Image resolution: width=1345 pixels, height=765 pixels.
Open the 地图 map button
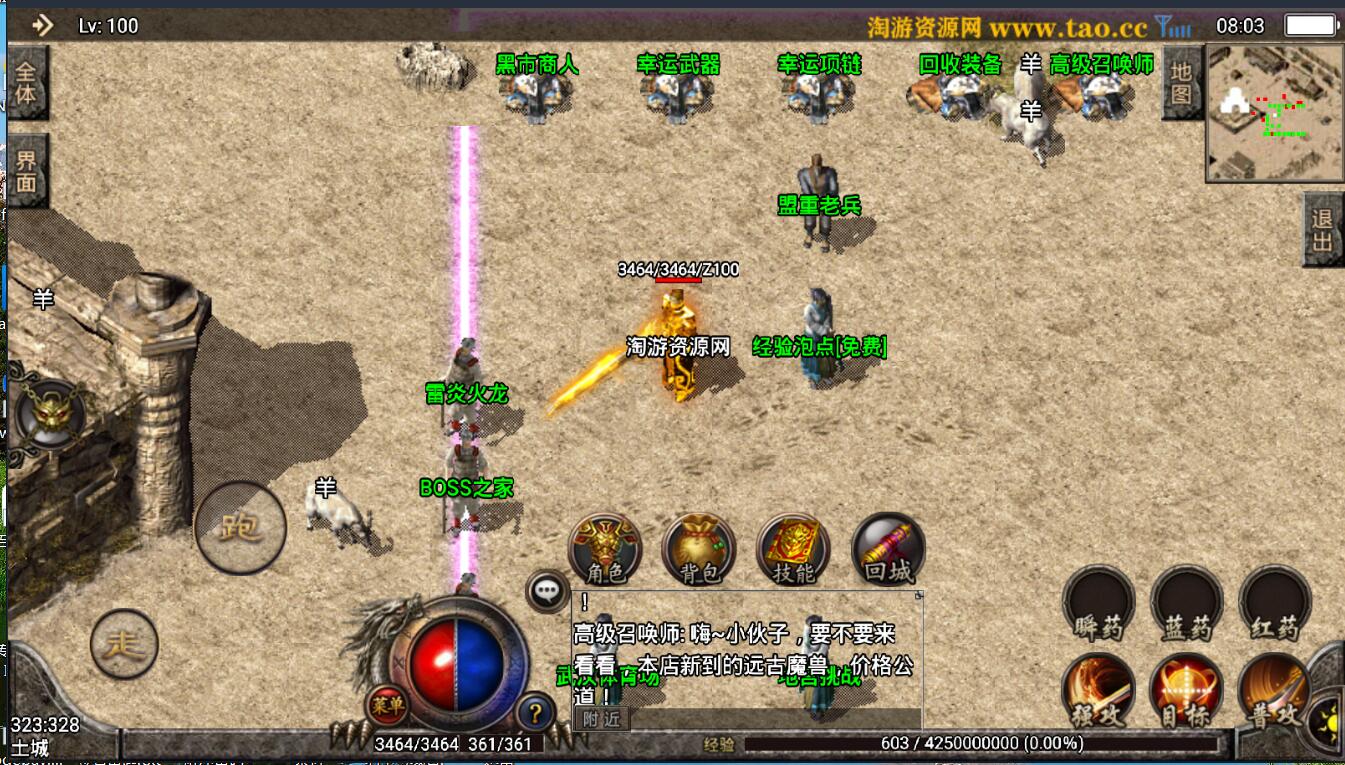1181,82
